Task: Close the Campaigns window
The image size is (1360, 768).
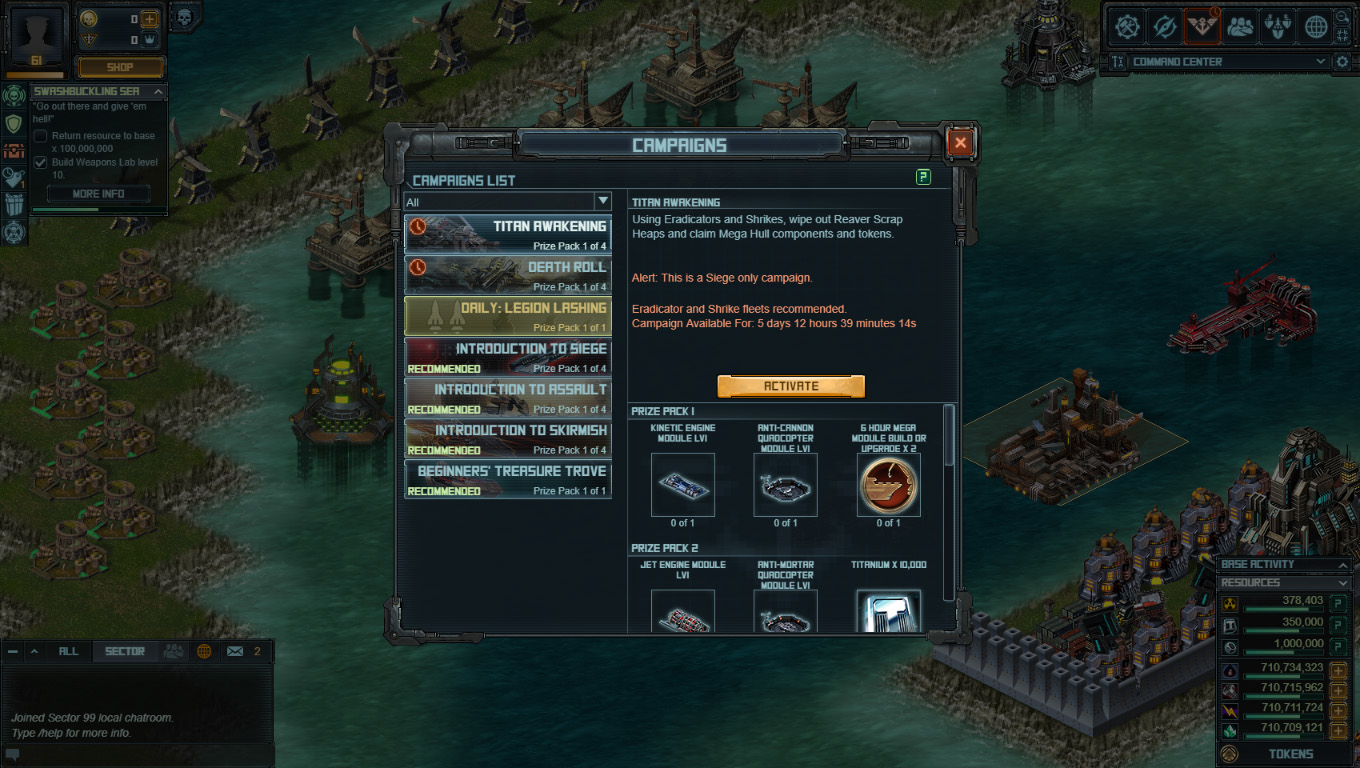Action: 960,143
